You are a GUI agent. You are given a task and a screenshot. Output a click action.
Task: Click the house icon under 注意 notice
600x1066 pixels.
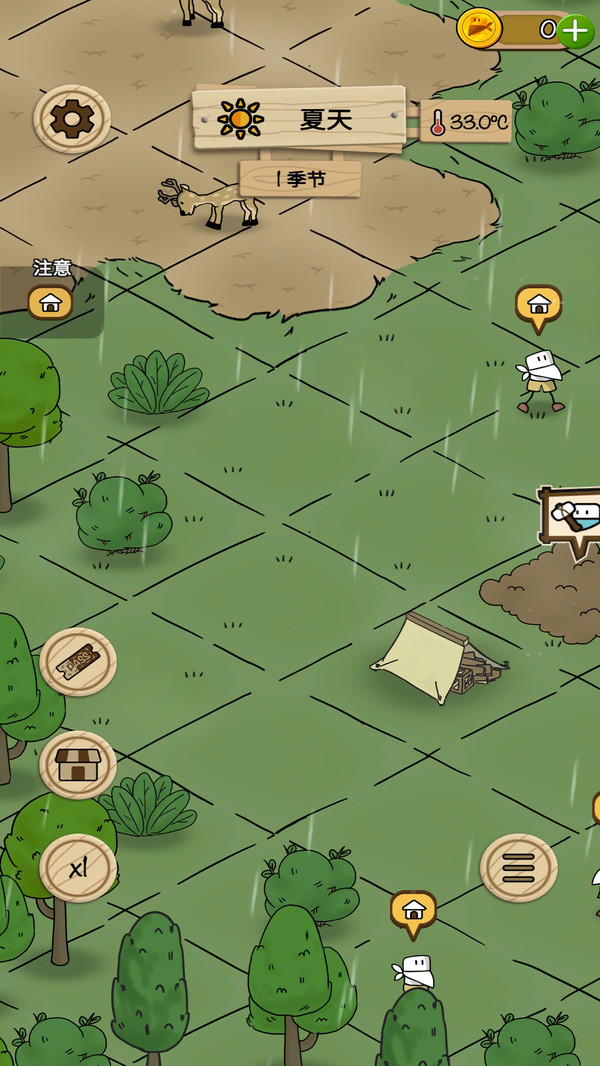[x=50, y=301]
